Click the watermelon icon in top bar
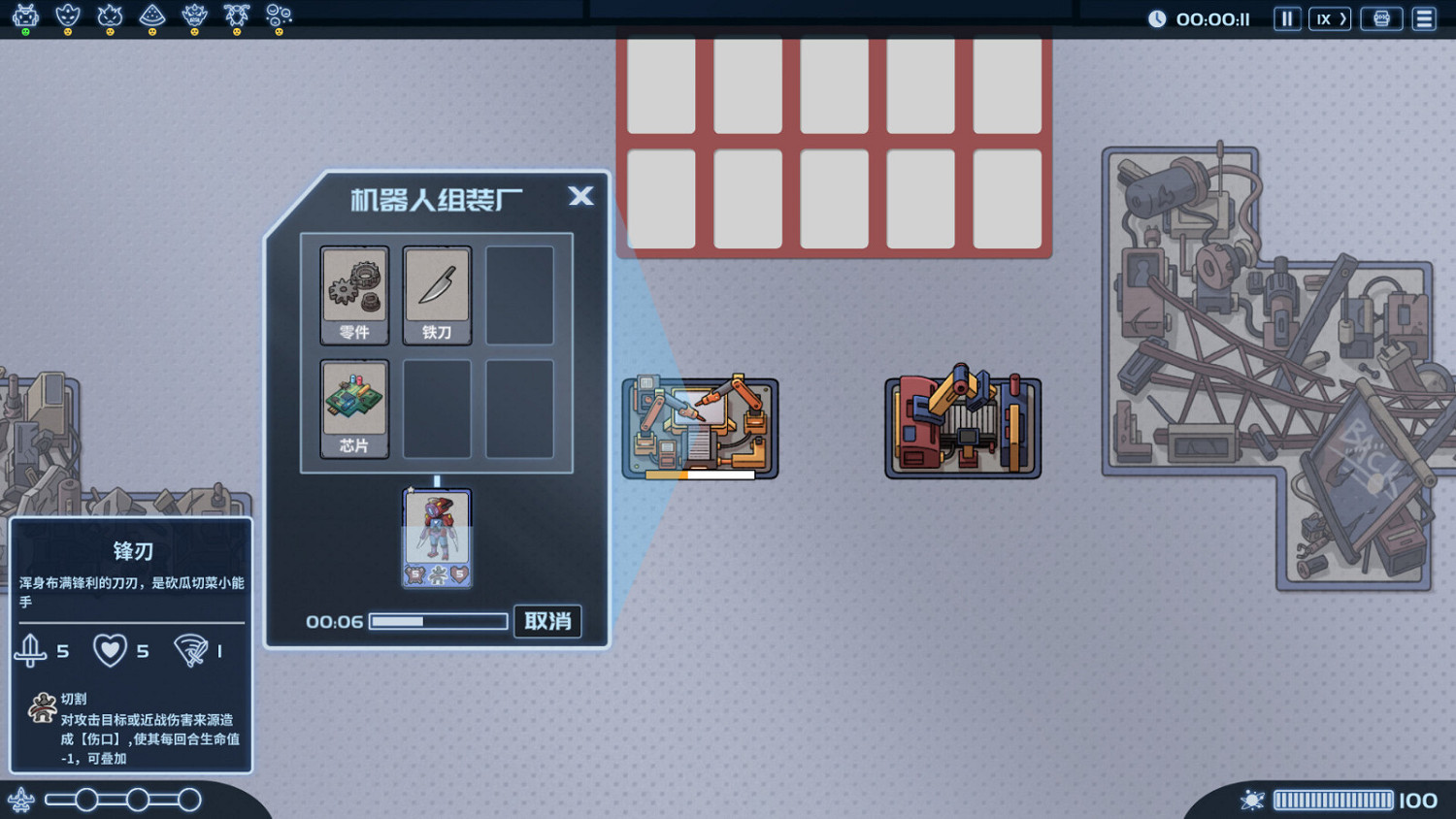Image resolution: width=1456 pixels, height=819 pixels. (154, 16)
